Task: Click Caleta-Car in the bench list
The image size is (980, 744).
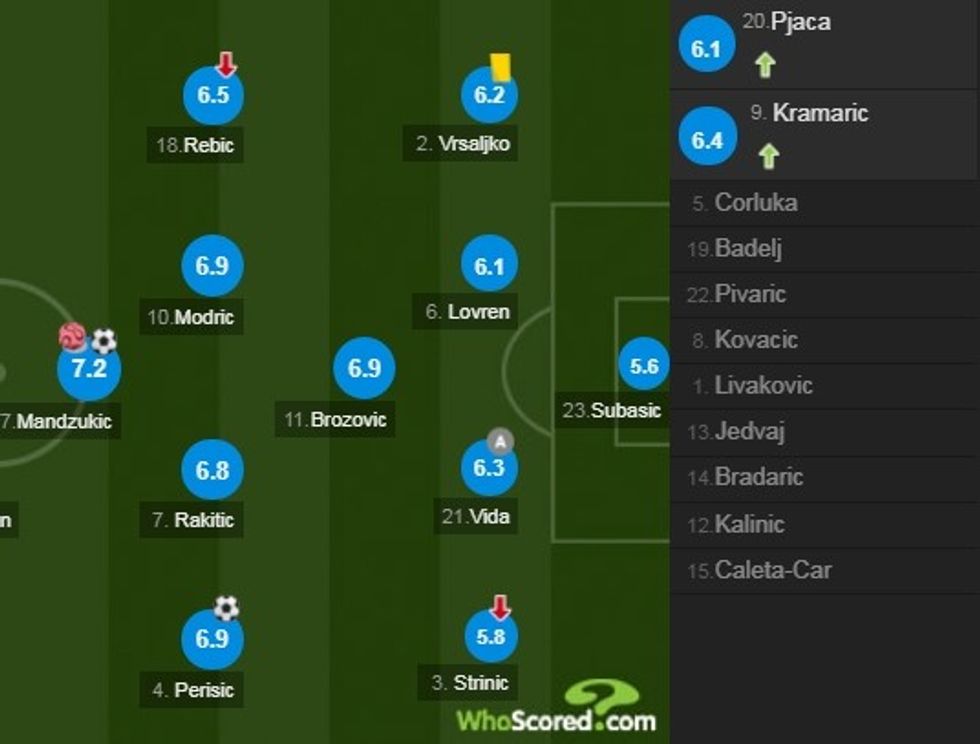Action: (x=772, y=570)
